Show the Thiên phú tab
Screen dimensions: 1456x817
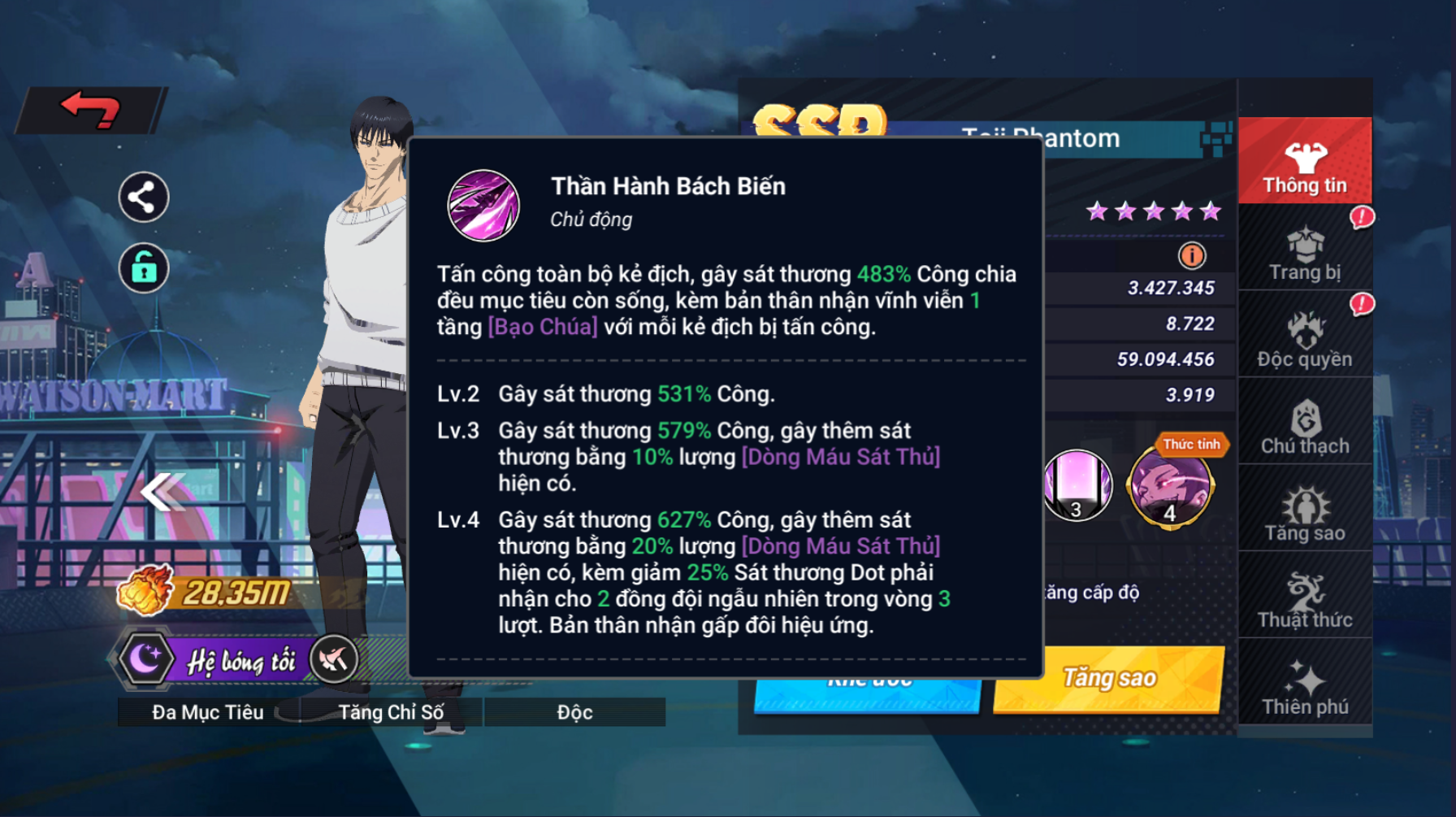pyautogui.click(x=1305, y=688)
